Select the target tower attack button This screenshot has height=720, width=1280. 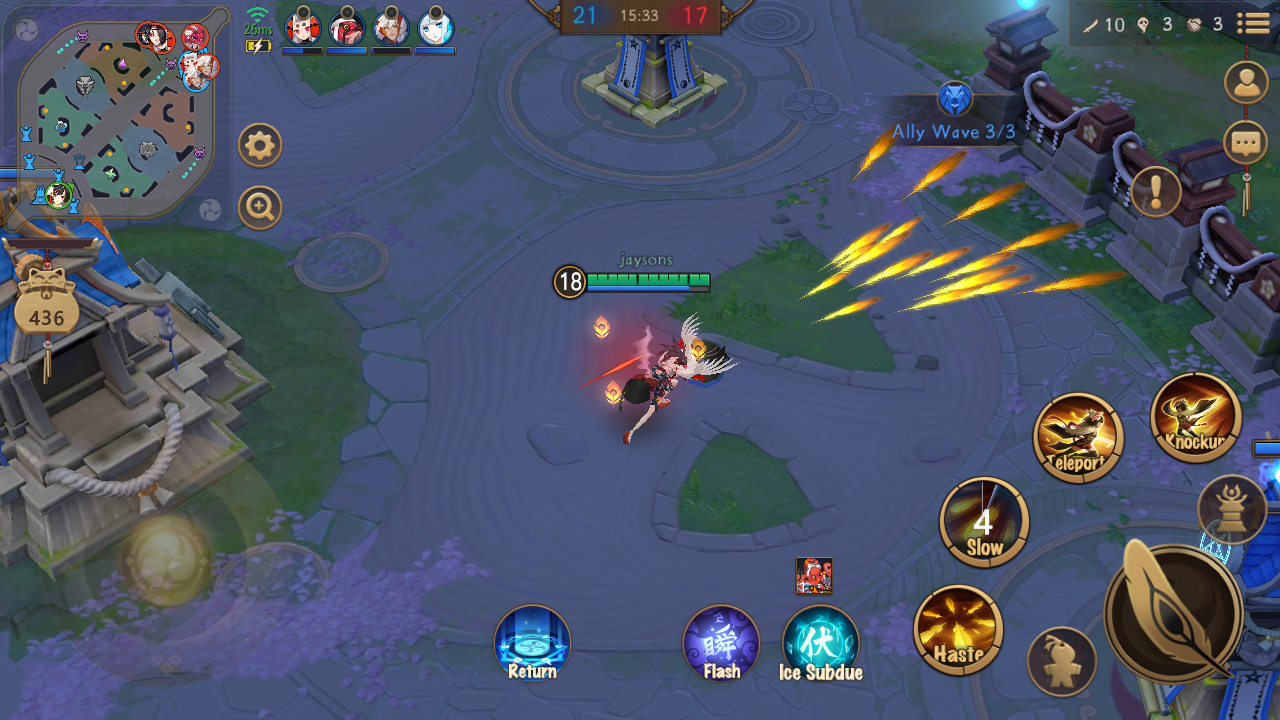coord(1231,509)
